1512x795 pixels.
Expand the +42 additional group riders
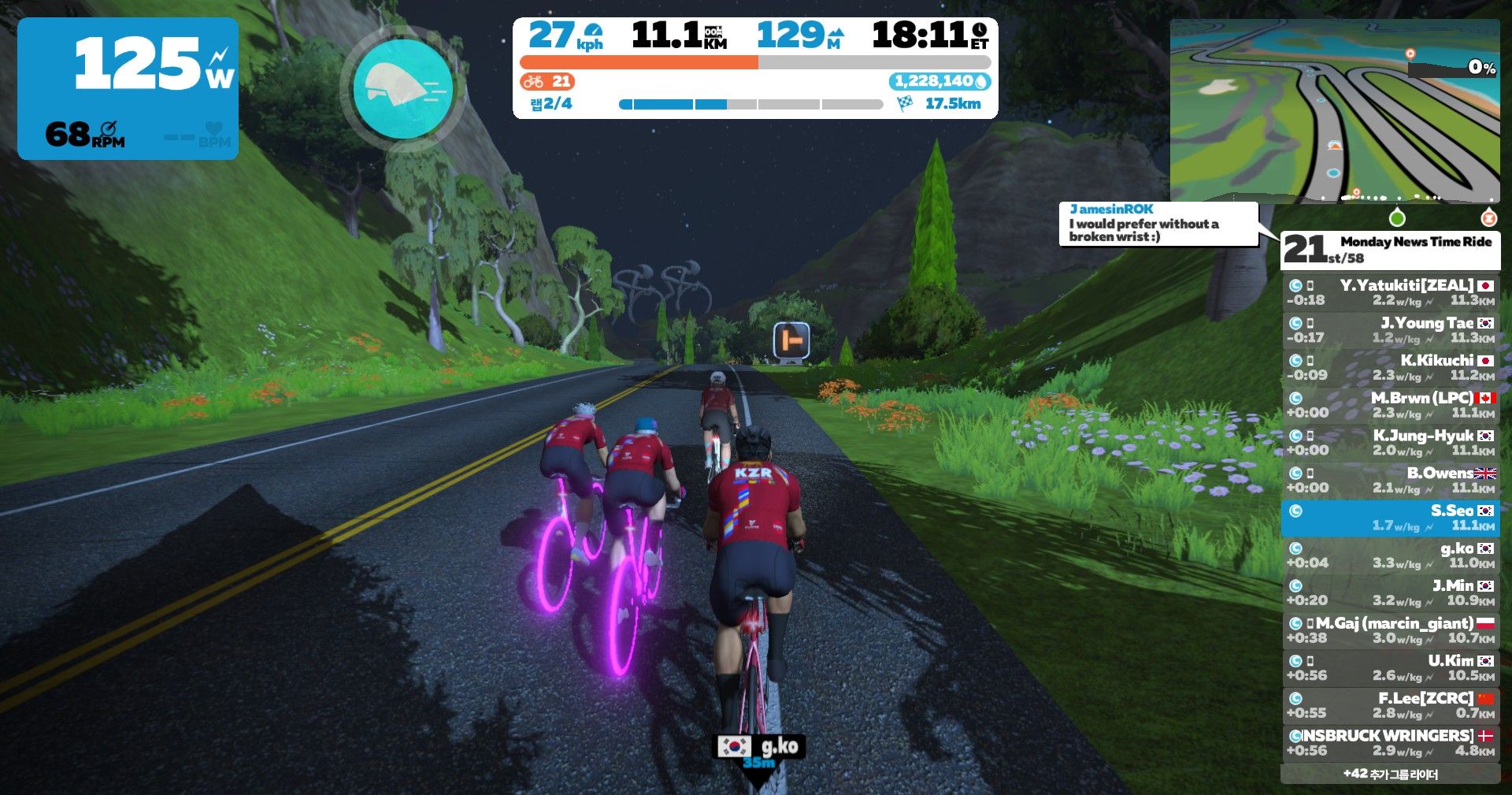(1390, 774)
